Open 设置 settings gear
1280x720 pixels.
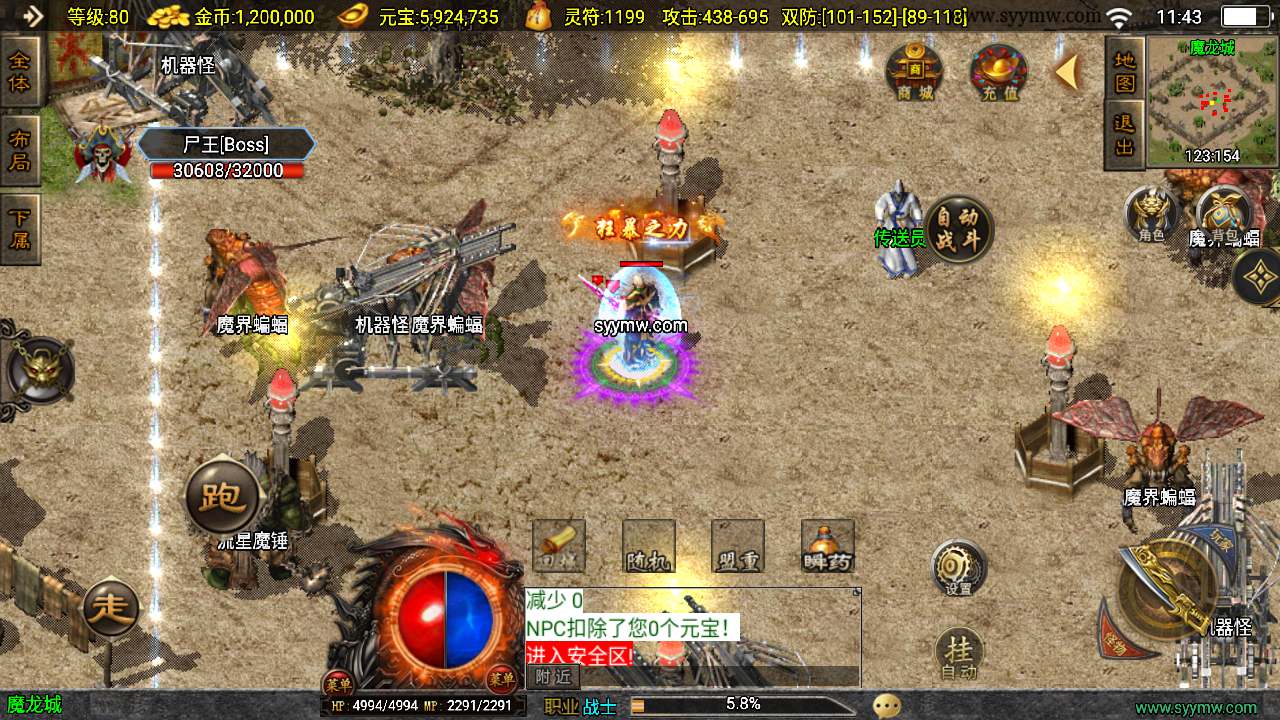pyautogui.click(x=958, y=568)
